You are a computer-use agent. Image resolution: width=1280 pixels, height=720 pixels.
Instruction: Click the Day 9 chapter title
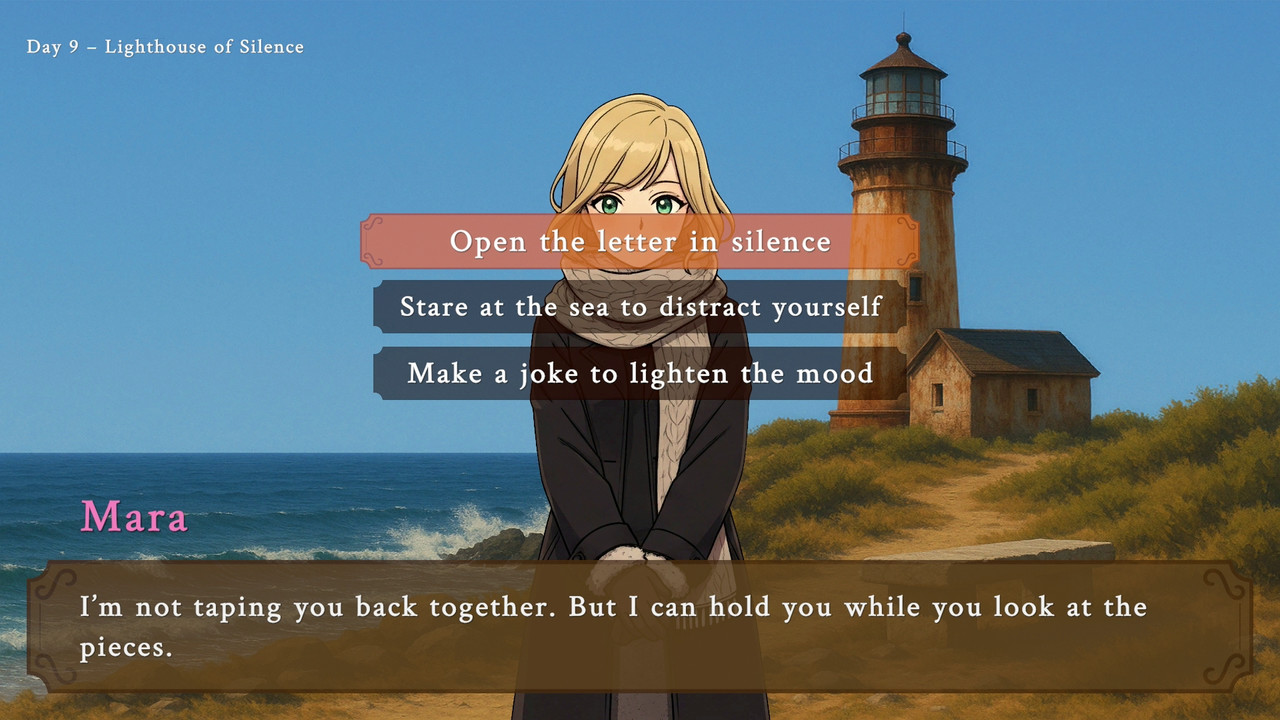tap(165, 46)
